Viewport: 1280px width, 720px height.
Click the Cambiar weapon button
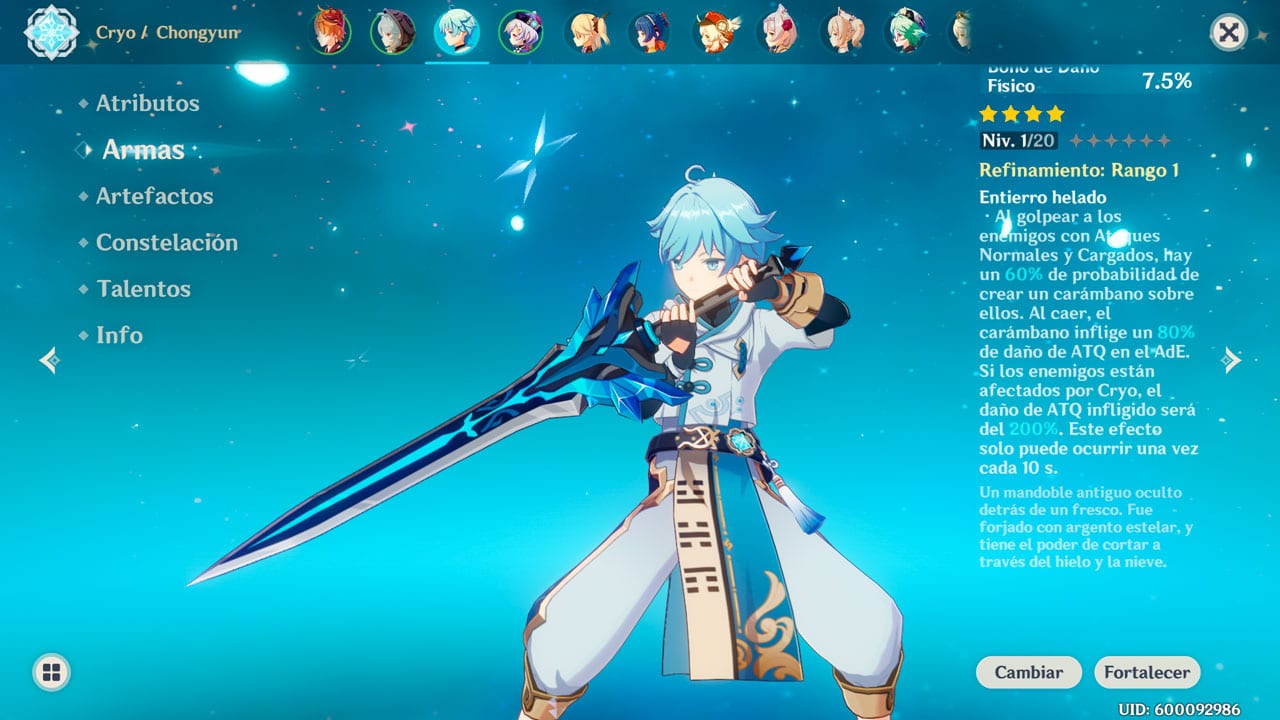[1028, 673]
